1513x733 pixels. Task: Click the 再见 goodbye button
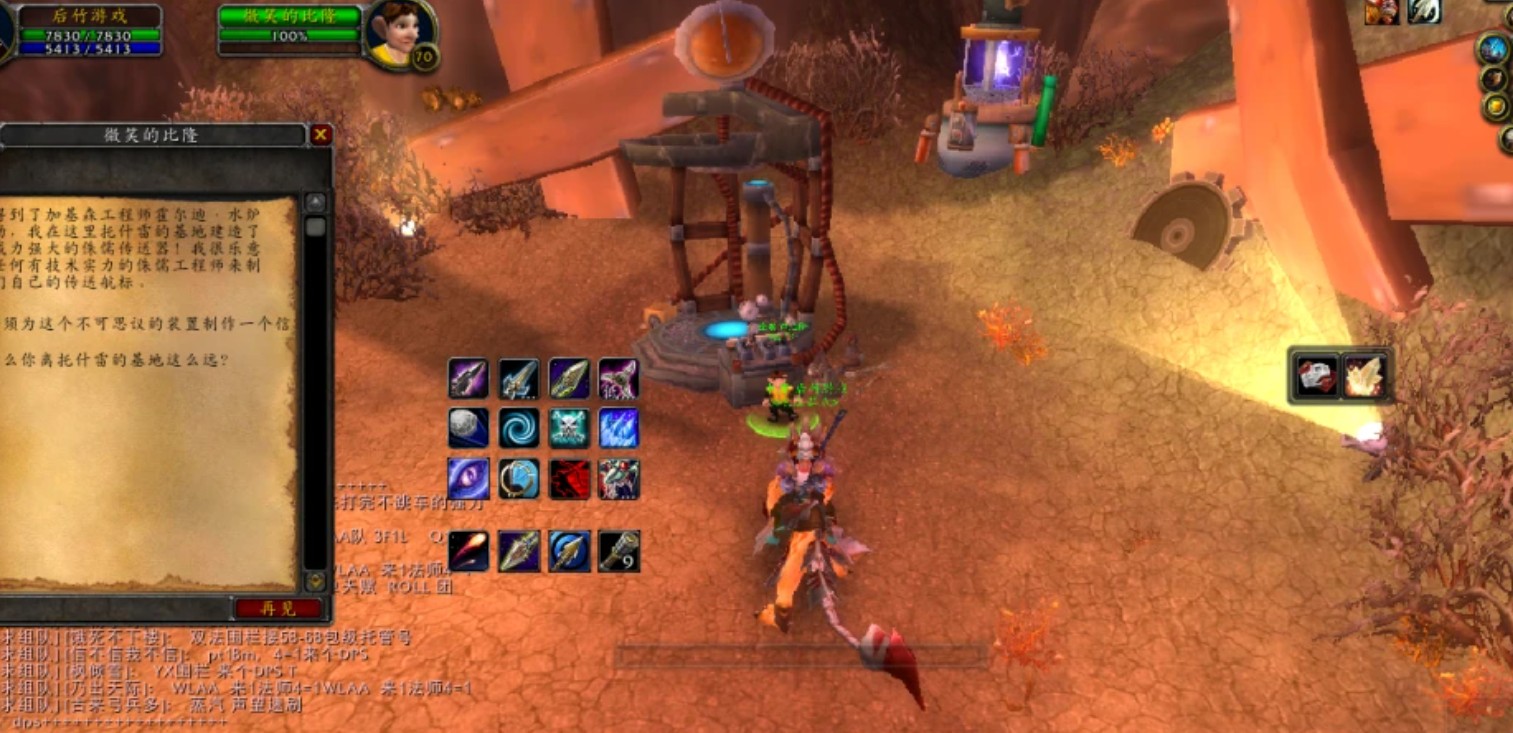click(278, 608)
